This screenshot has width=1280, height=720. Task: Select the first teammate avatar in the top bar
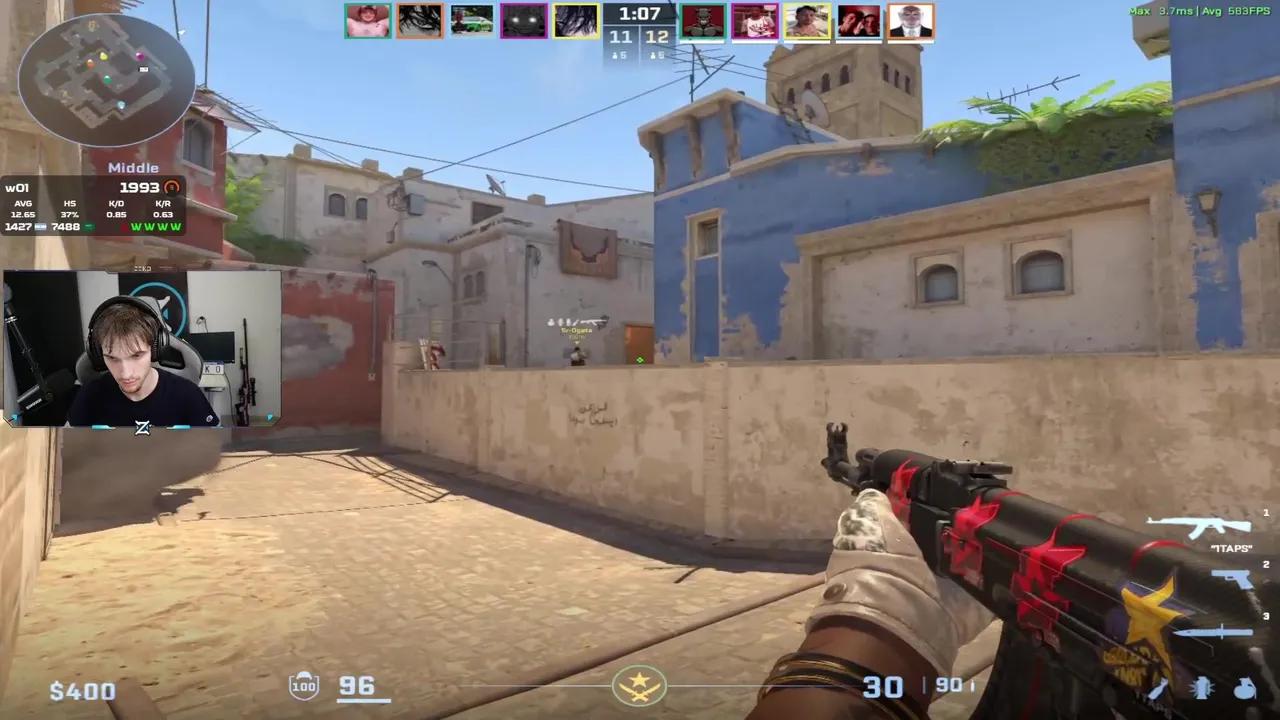tap(368, 20)
